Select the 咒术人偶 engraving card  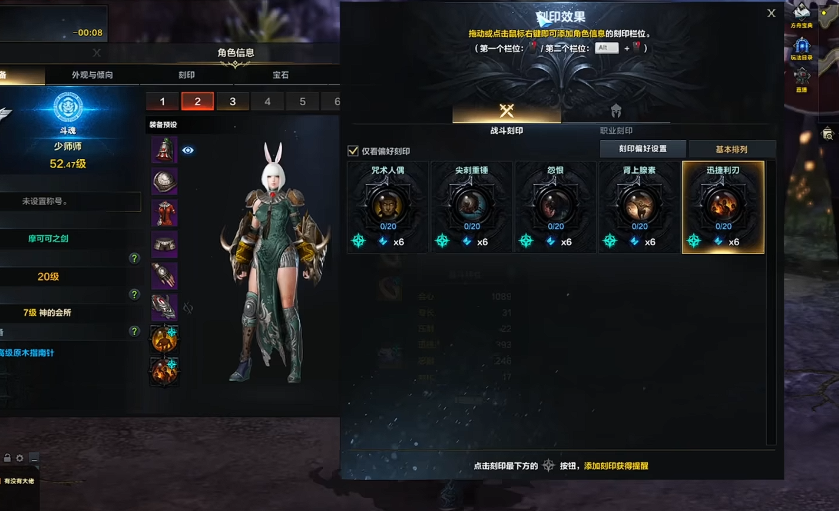click(387, 207)
